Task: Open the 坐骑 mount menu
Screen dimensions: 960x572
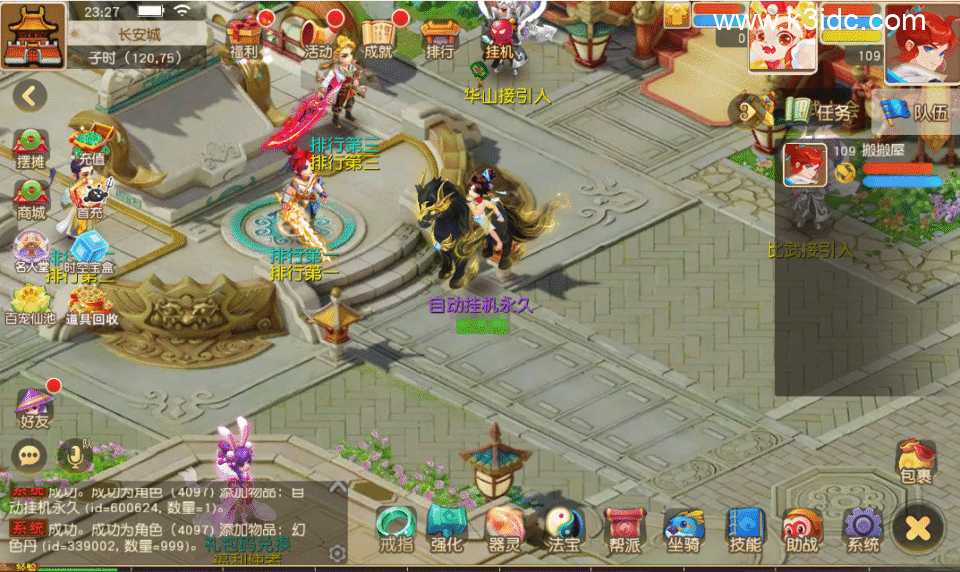Action: 685,529
